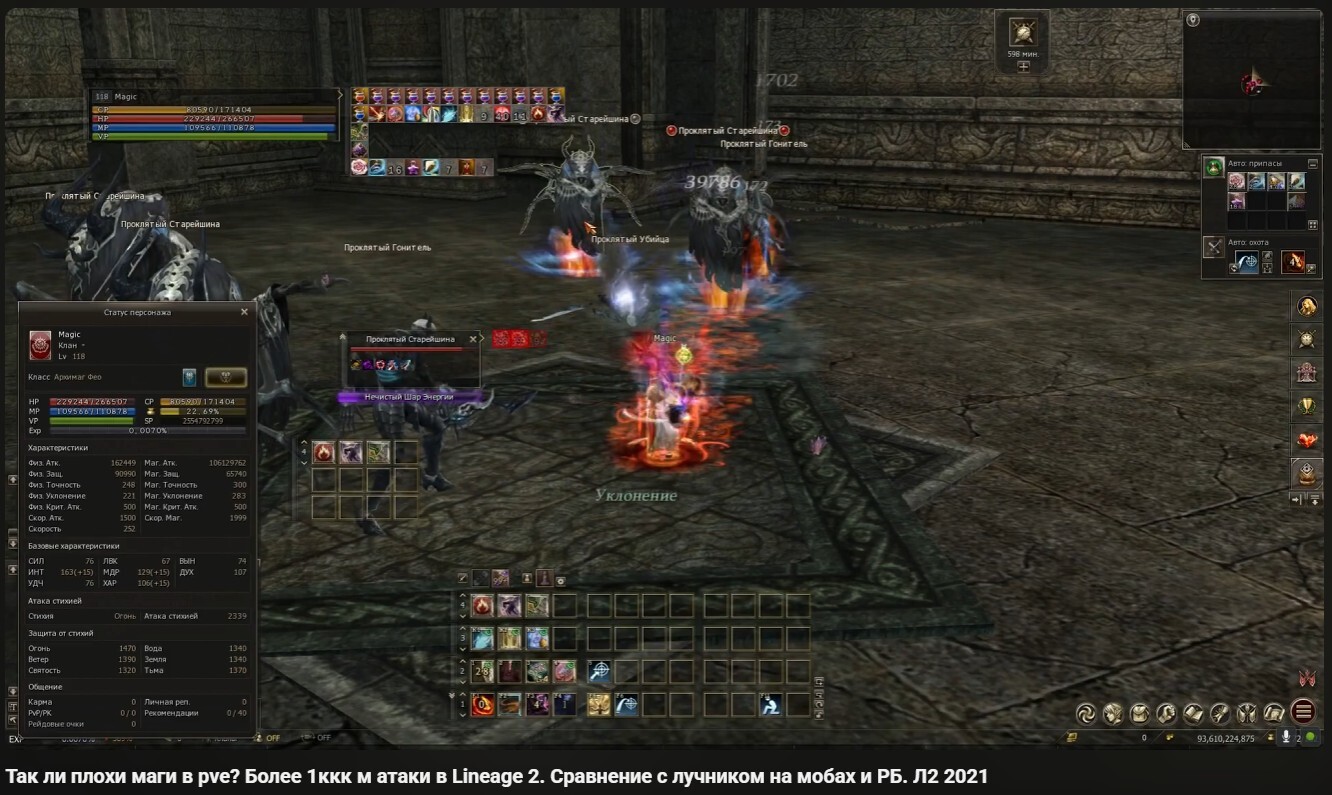Click the swirl icon in the bottom menu bar
Screen dimensions: 1332x795
click(1085, 713)
